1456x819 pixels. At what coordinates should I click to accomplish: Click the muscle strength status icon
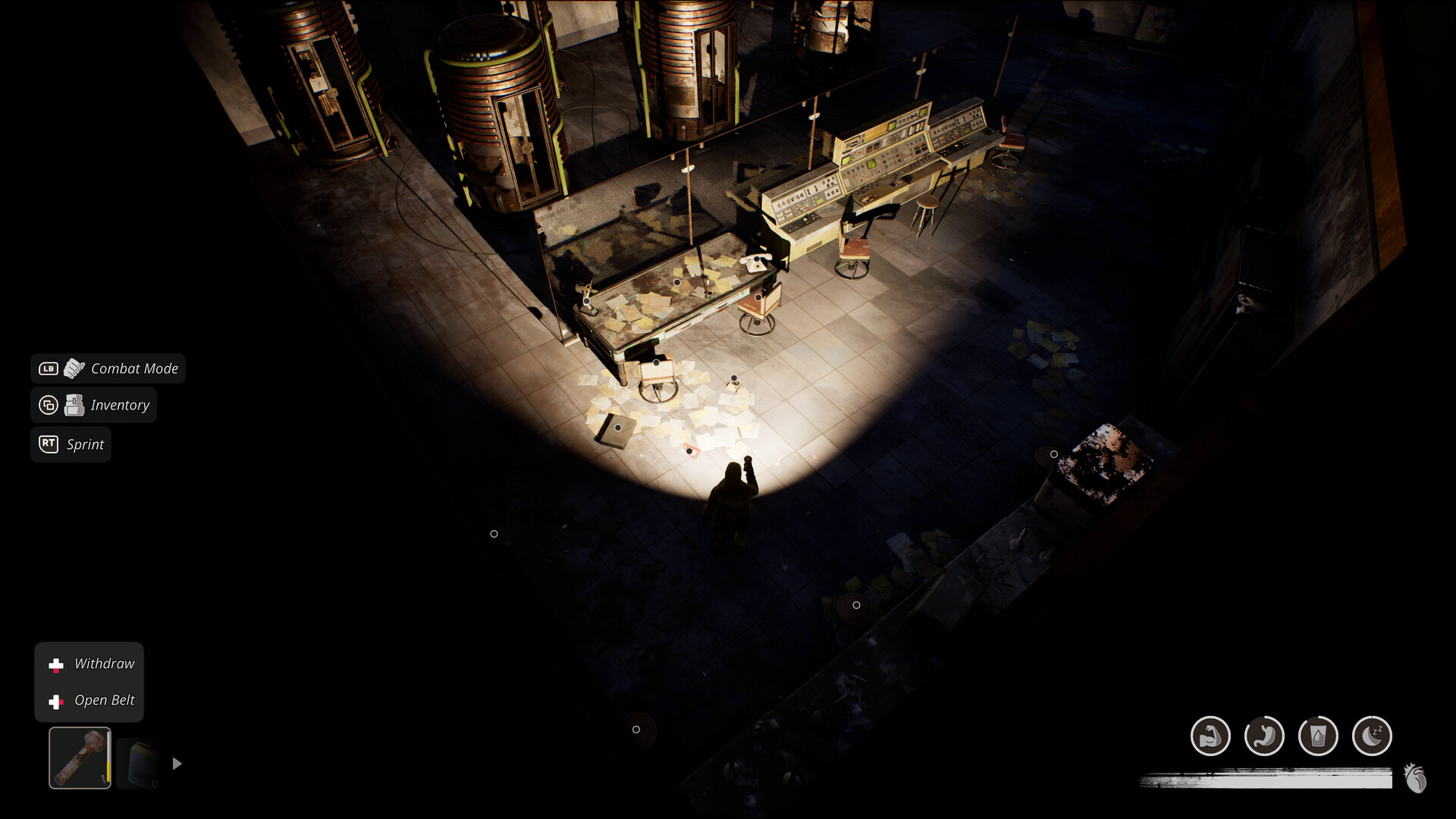coord(1211,735)
